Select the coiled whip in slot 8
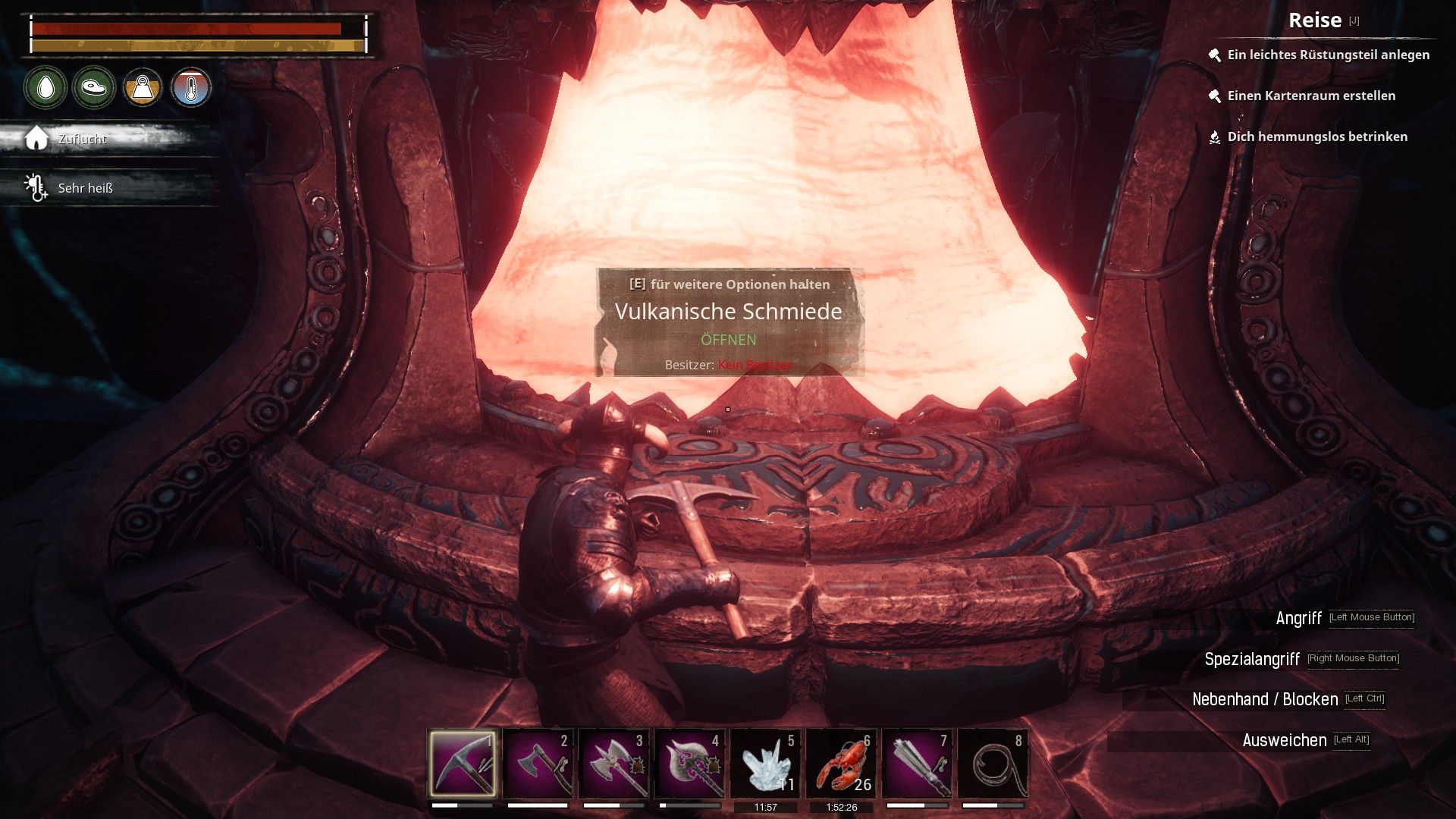The width and height of the screenshot is (1456, 819). click(x=993, y=763)
